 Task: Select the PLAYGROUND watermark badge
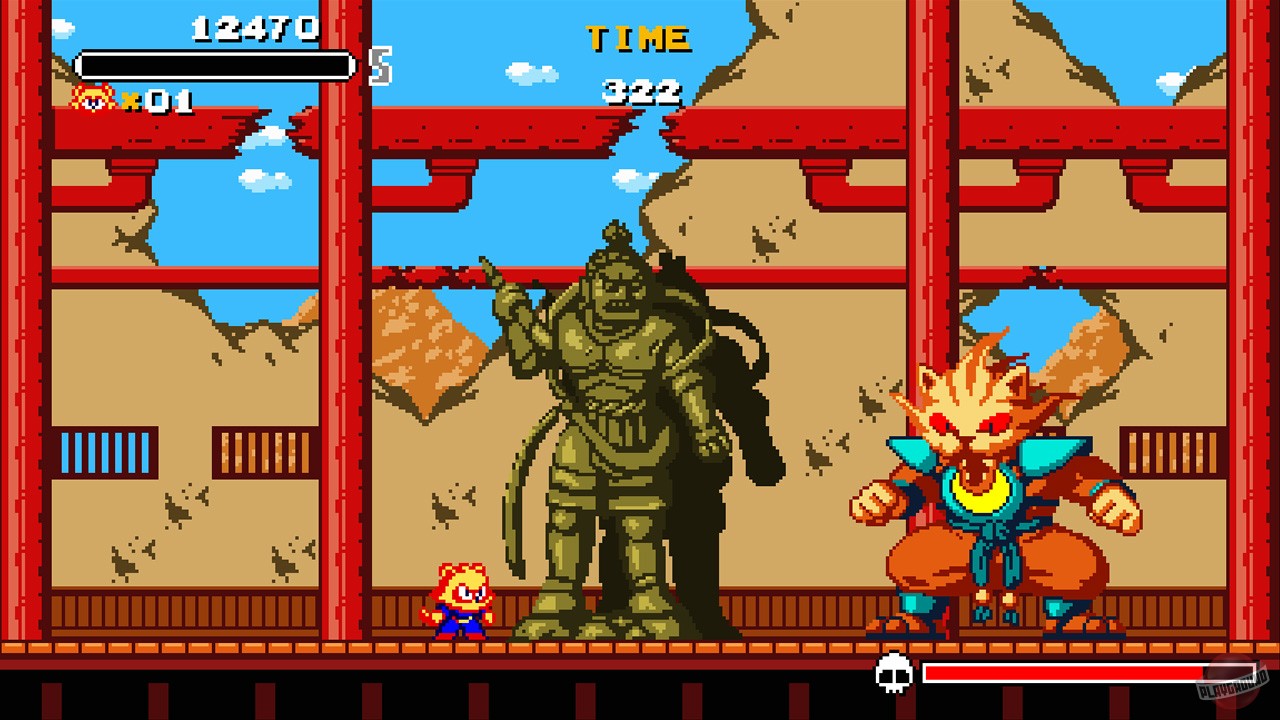(x=1232, y=683)
